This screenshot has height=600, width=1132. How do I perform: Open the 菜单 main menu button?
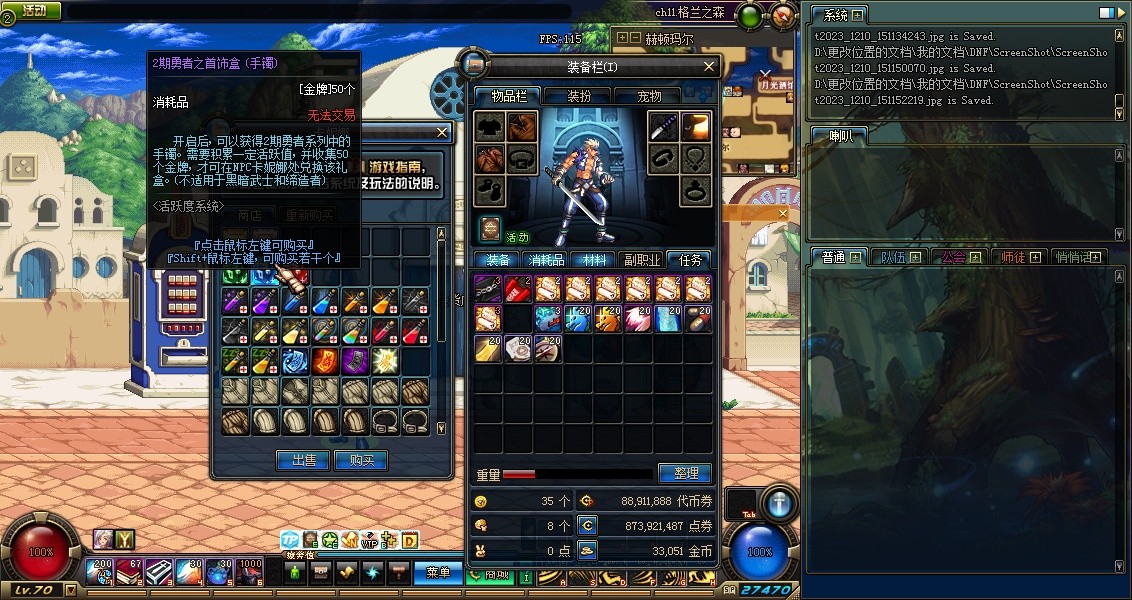coord(437,573)
